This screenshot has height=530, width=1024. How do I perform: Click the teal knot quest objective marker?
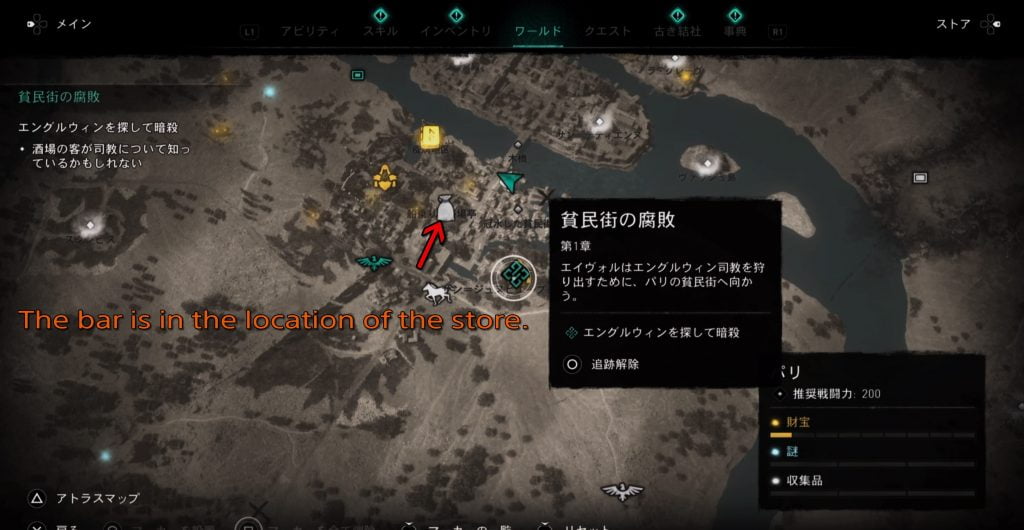click(x=515, y=275)
